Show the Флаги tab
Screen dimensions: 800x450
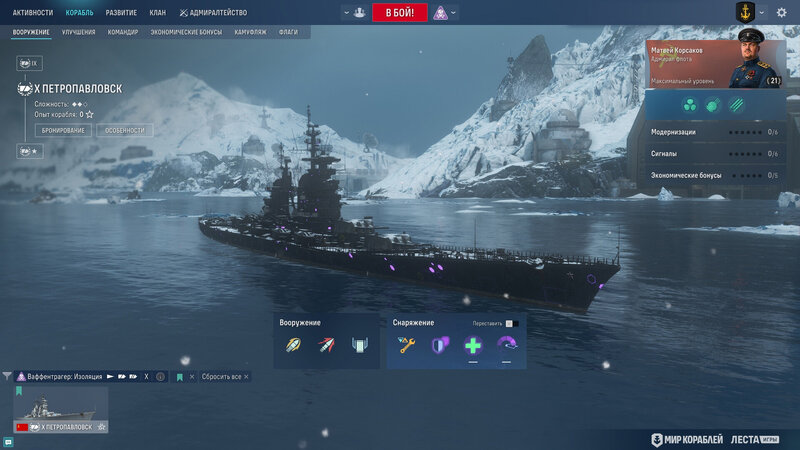(288, 33)
